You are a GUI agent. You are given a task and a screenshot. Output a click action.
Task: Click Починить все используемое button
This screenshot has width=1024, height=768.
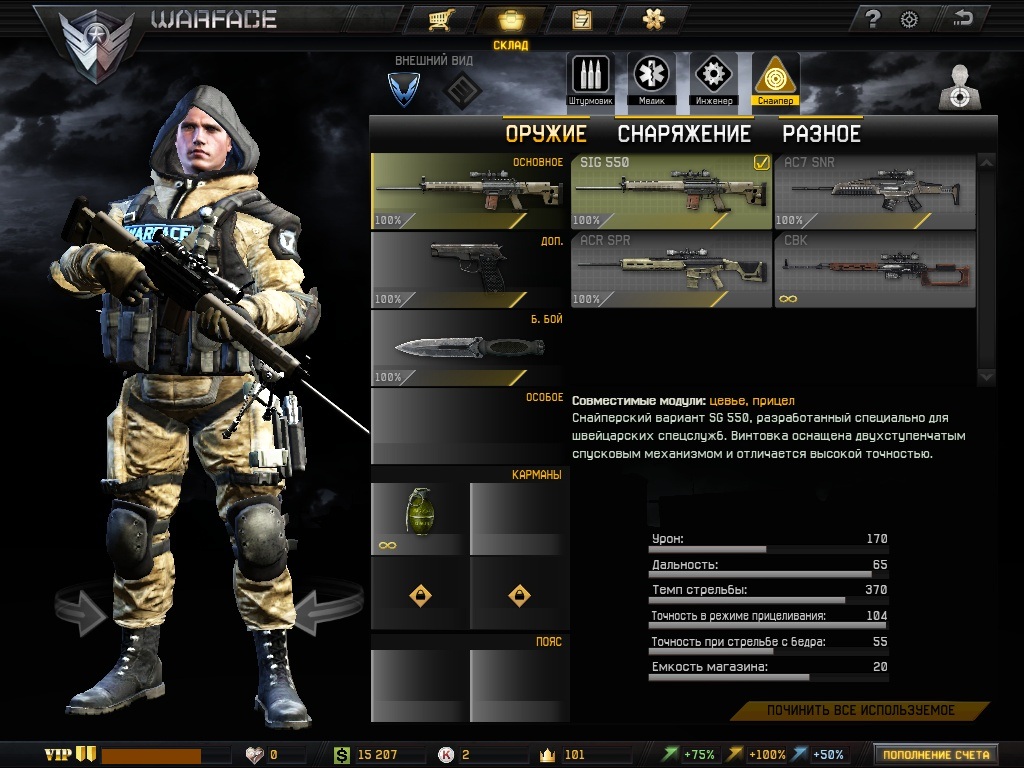tap(860, 711)
